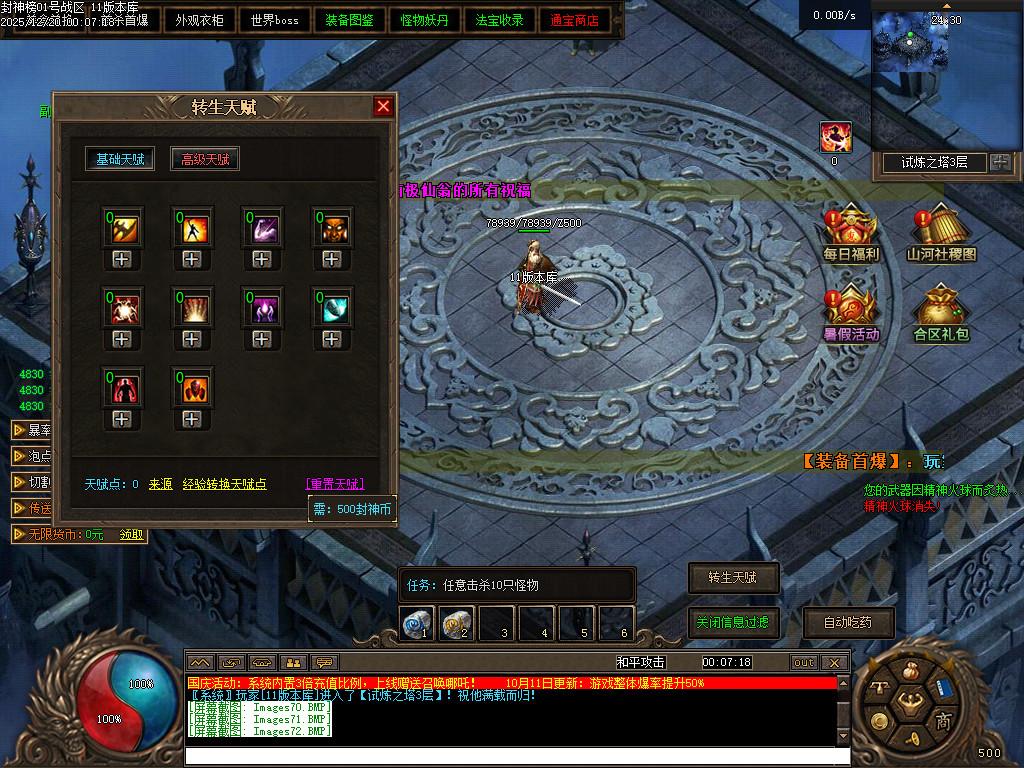Open the 暑假活动 event icon
The width and height of the screenshot is (1024, 768).
click(x=851, y=314)
